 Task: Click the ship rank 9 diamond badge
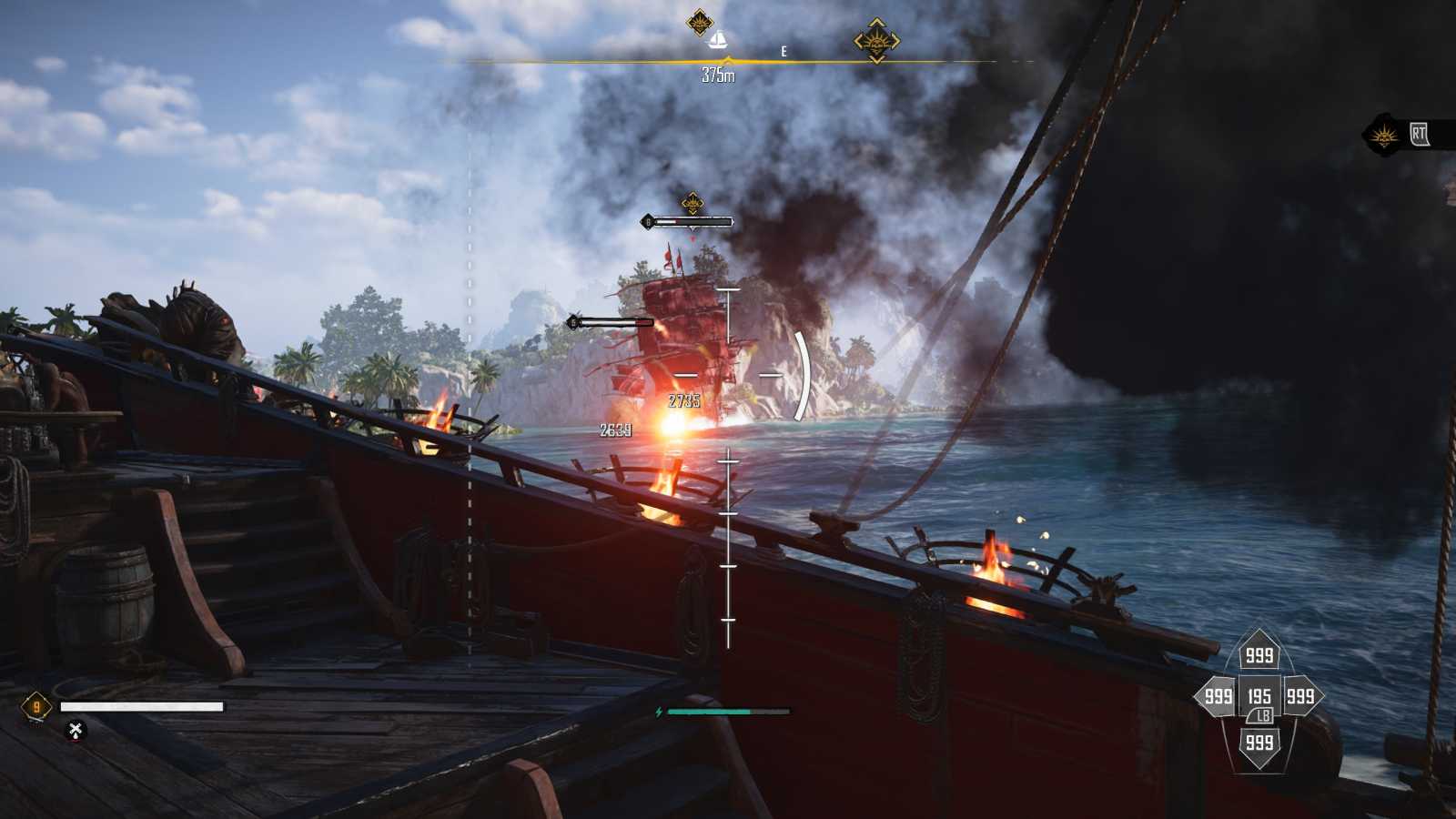36,707
